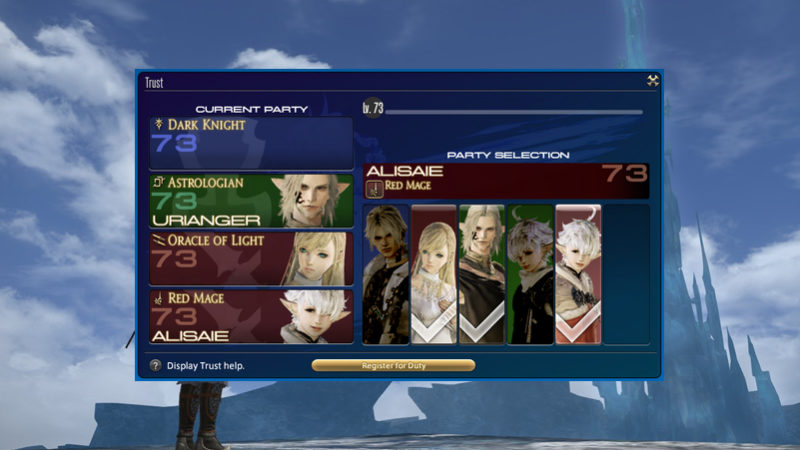
Task: Pick Thancred's portrait in Party Selection
Action: point(385,274)
